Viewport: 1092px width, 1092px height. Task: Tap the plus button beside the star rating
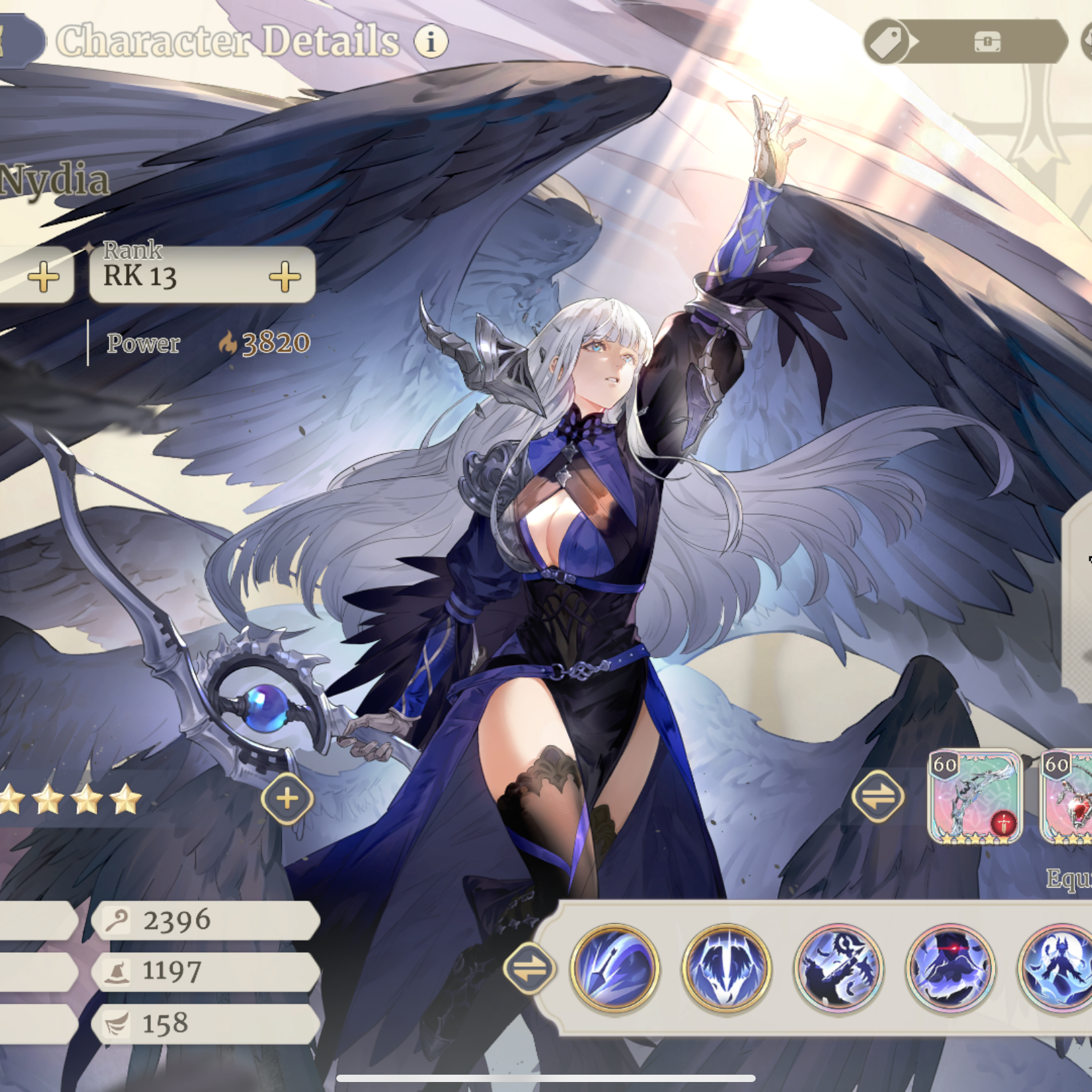[x=287, y=798]
